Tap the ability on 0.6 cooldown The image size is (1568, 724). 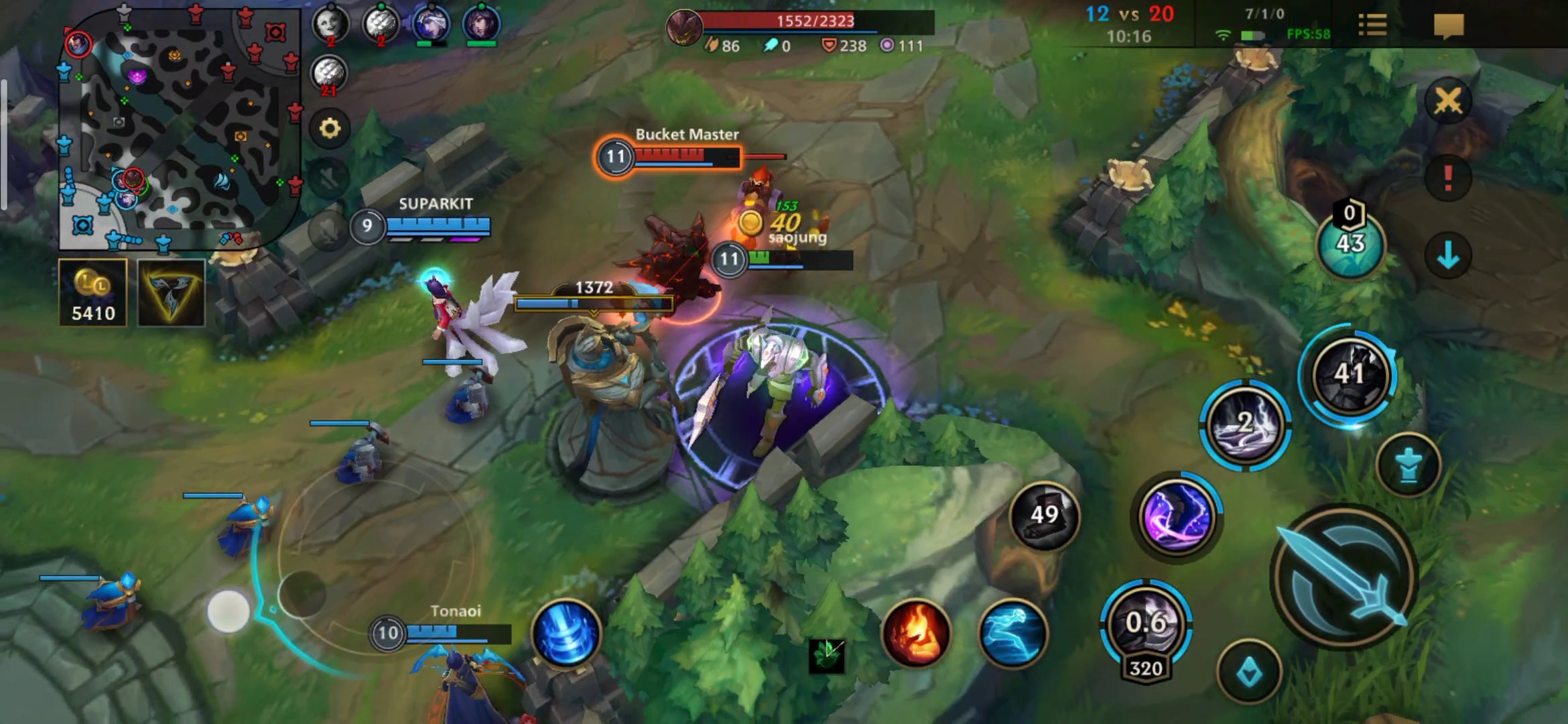pyautogui.click(x=1146, y=625)
